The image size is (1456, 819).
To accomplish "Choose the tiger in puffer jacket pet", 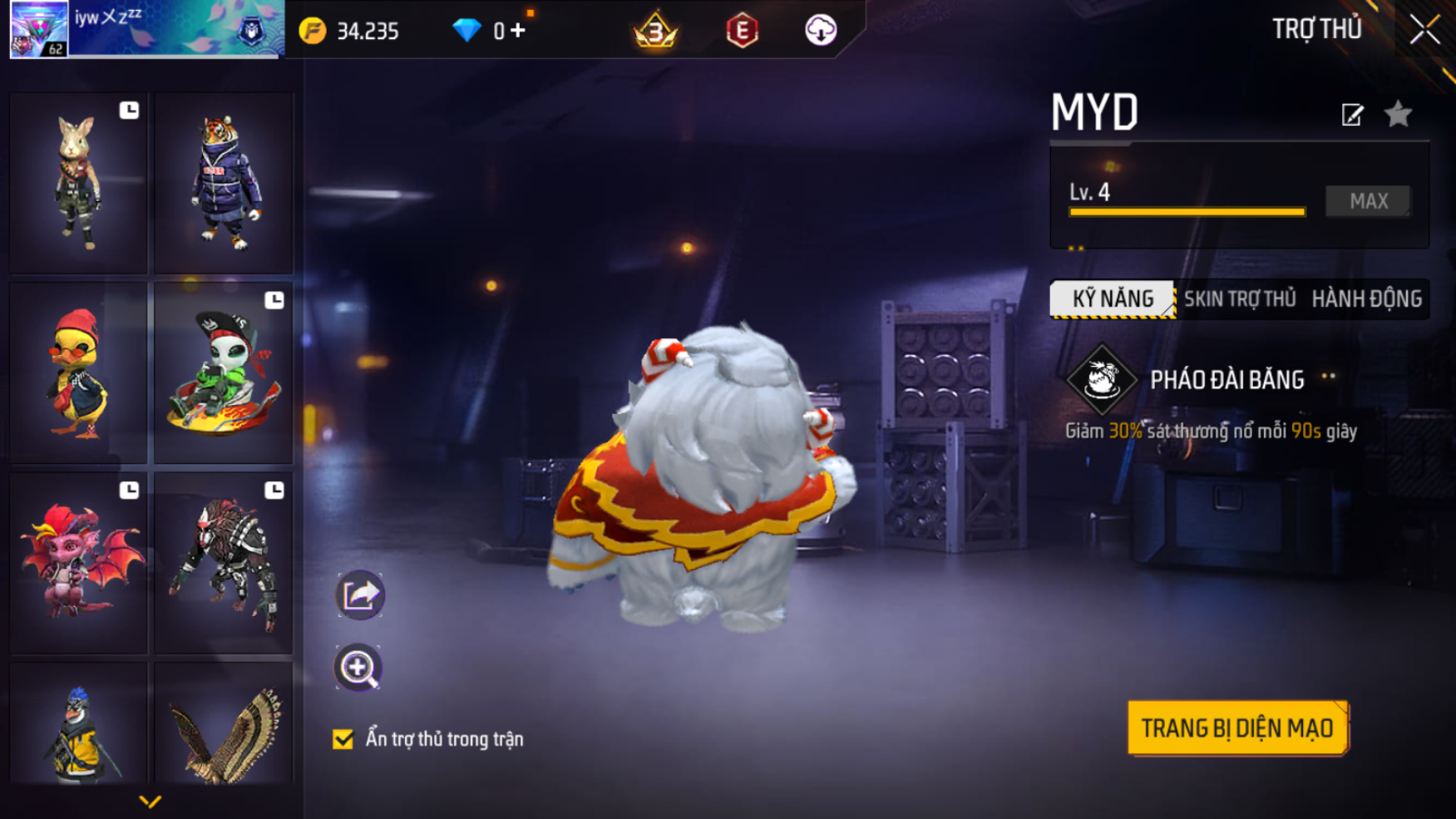I will [224, 183].
